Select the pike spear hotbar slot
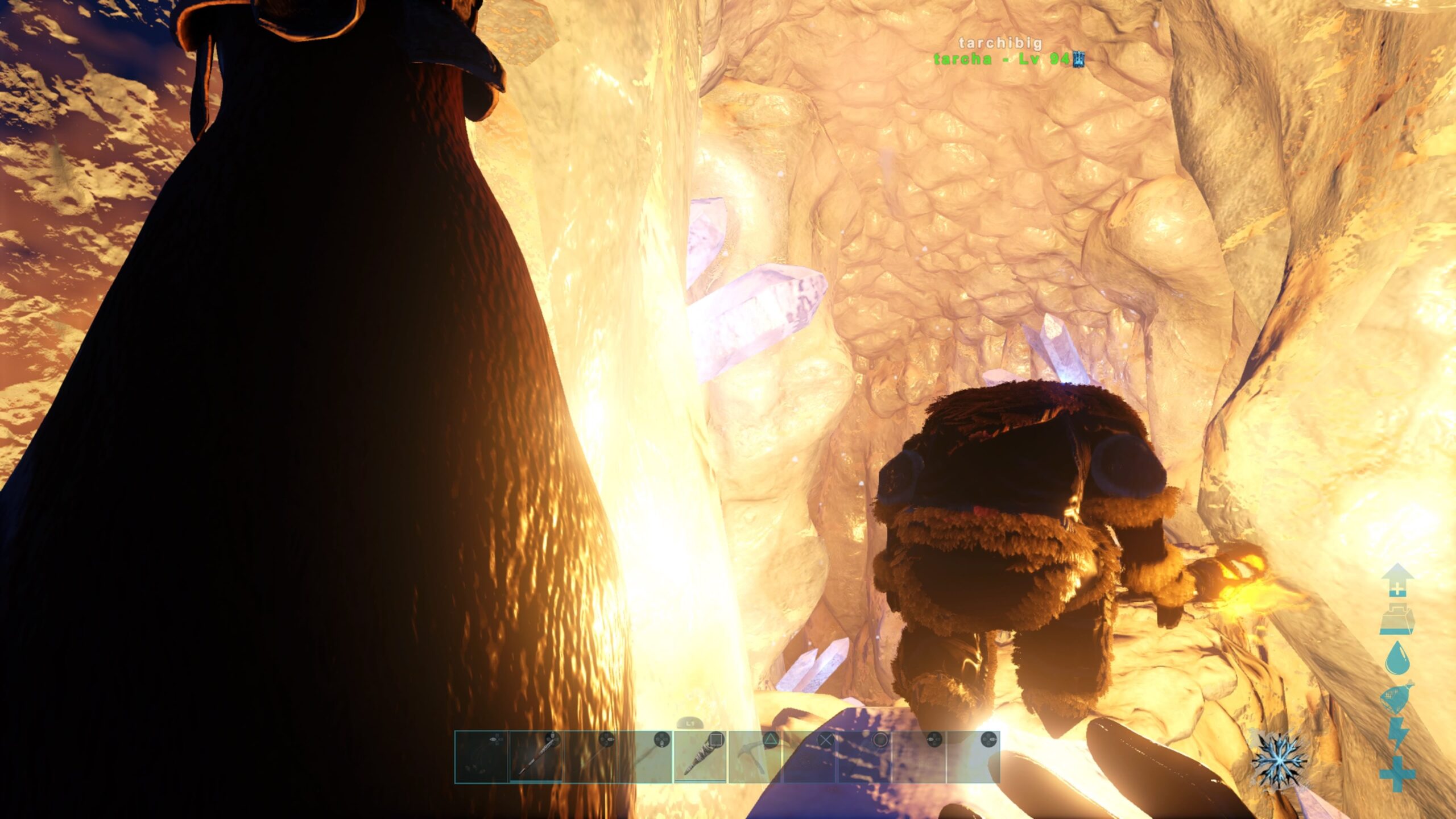The image size is (1456, 819). click(x=536, y=757)
